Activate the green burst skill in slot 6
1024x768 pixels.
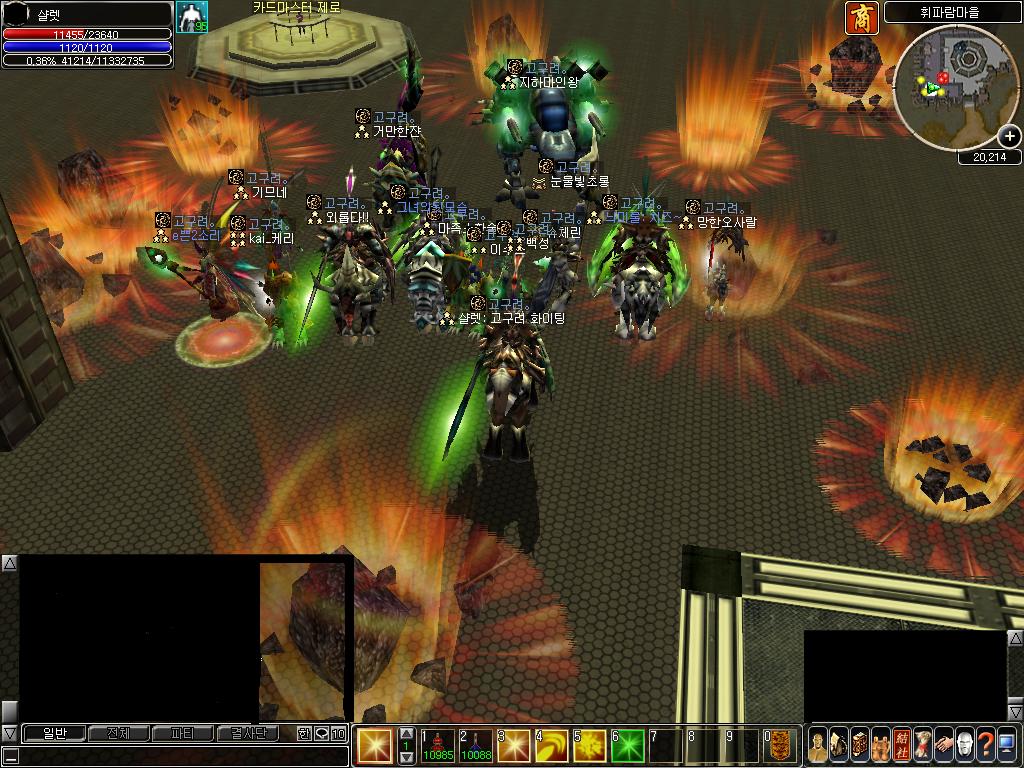coord(628,745)
